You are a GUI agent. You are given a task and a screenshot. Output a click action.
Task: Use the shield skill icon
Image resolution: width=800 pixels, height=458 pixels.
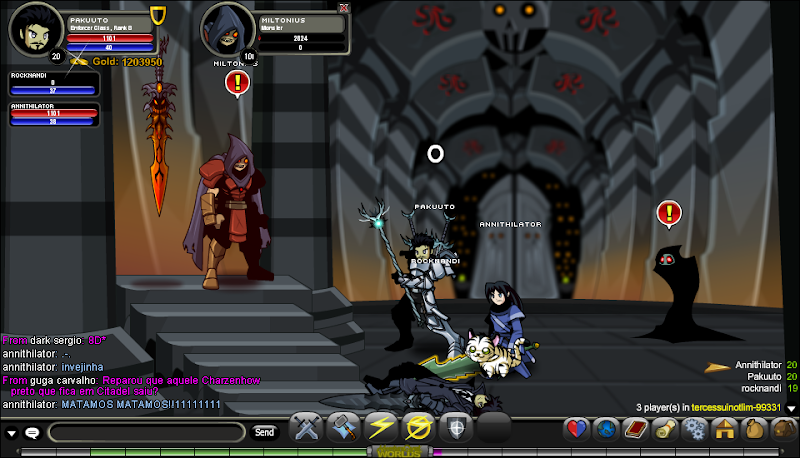click(455, 428)
